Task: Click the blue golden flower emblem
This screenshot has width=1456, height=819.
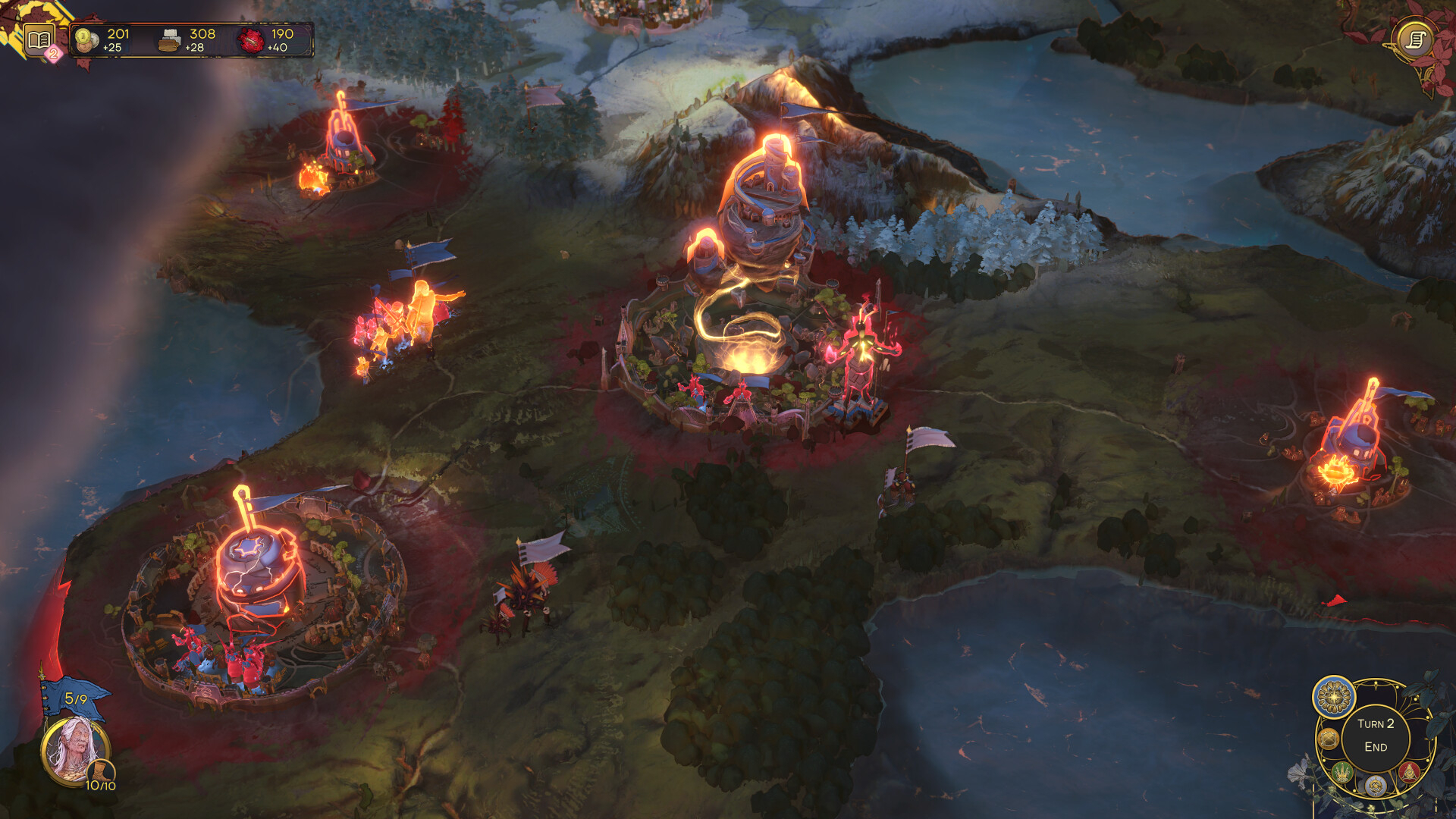Action: pyautogui.click(x=1334, y=696)
